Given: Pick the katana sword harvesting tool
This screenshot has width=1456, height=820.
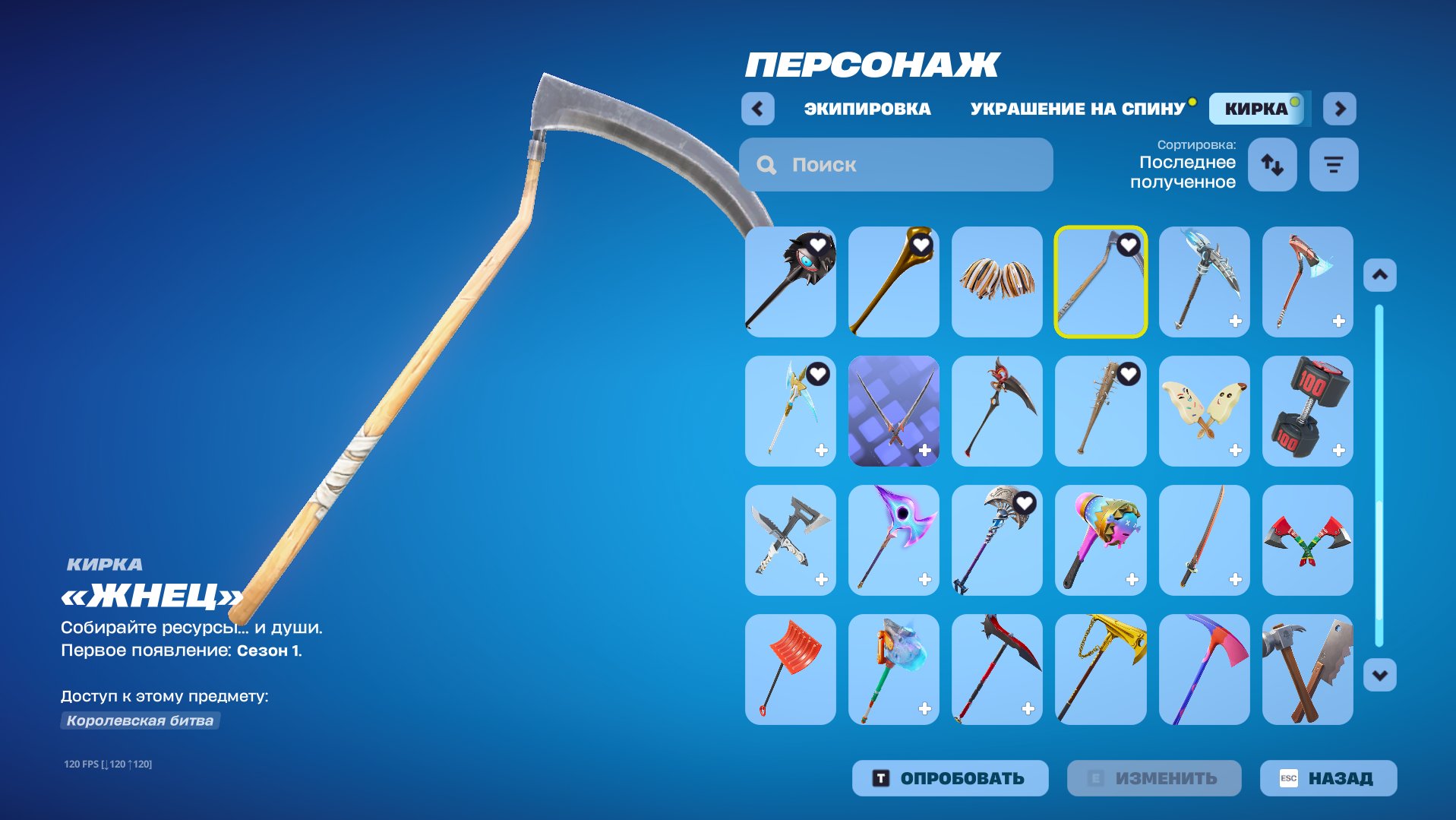Looking at the screenshot, I should click(1205, 540).
